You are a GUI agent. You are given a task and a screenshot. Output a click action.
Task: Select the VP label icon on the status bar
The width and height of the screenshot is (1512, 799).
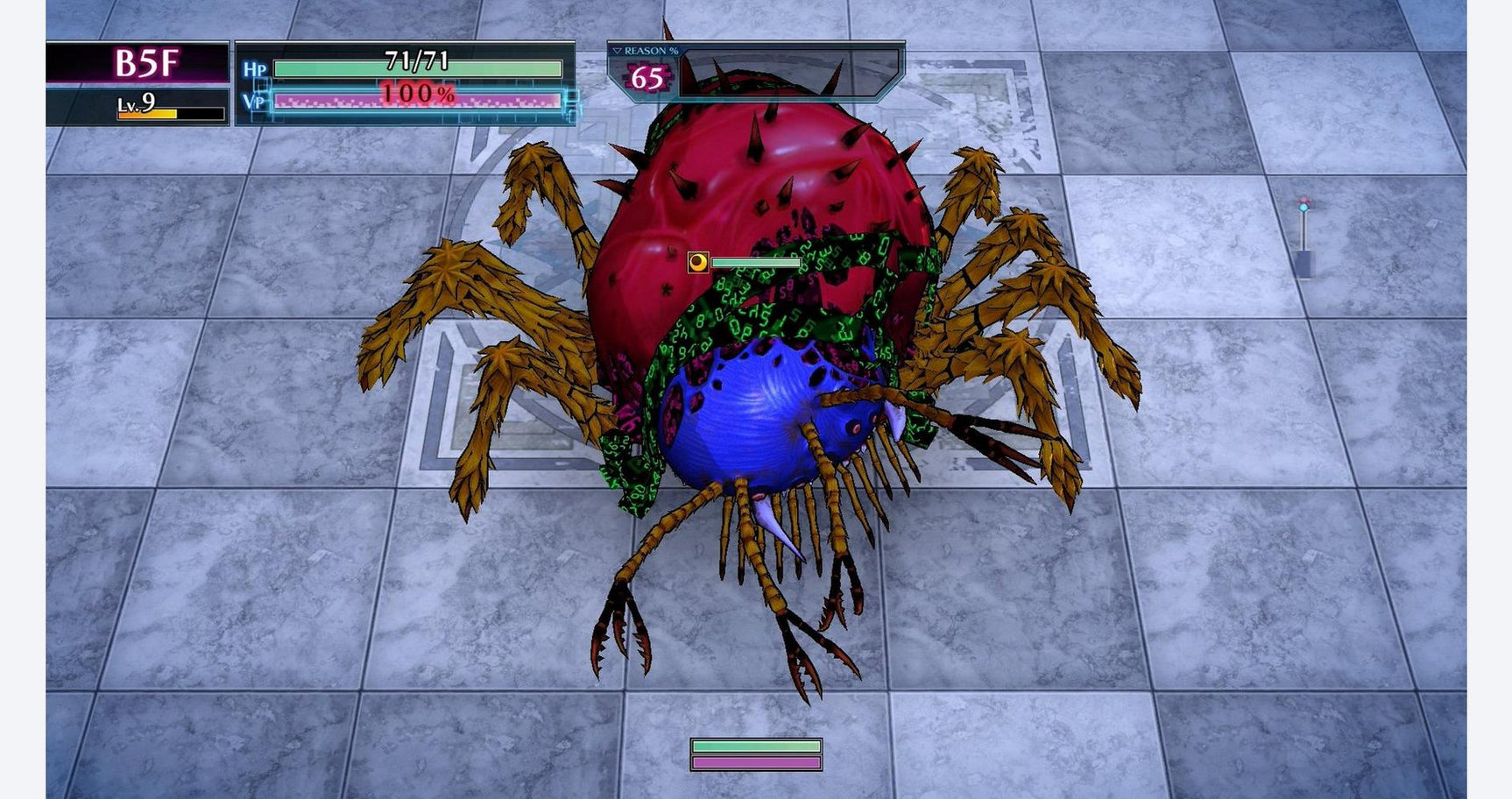coord(254,101)
